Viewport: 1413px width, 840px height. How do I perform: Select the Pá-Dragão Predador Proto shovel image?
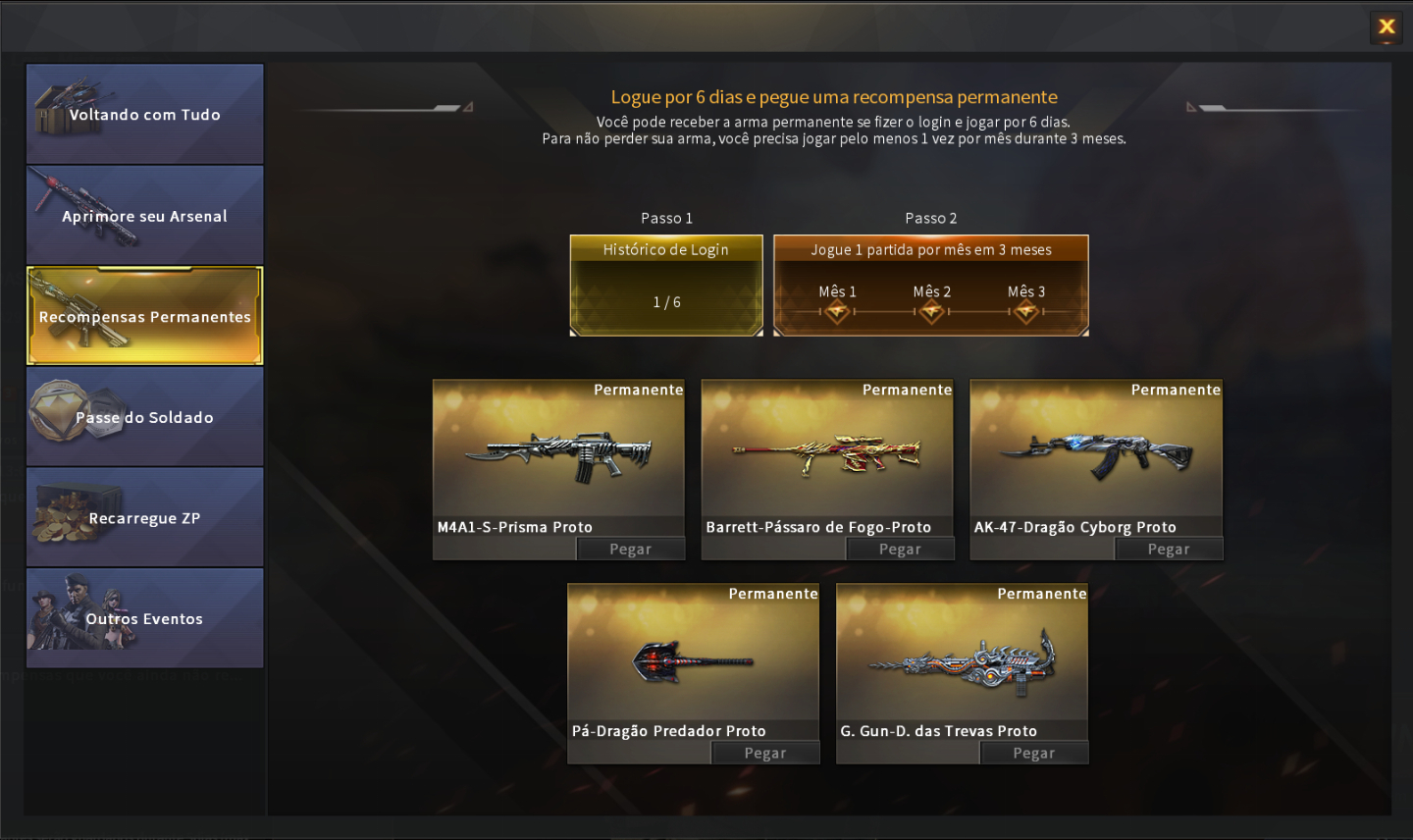click(693, 662)
